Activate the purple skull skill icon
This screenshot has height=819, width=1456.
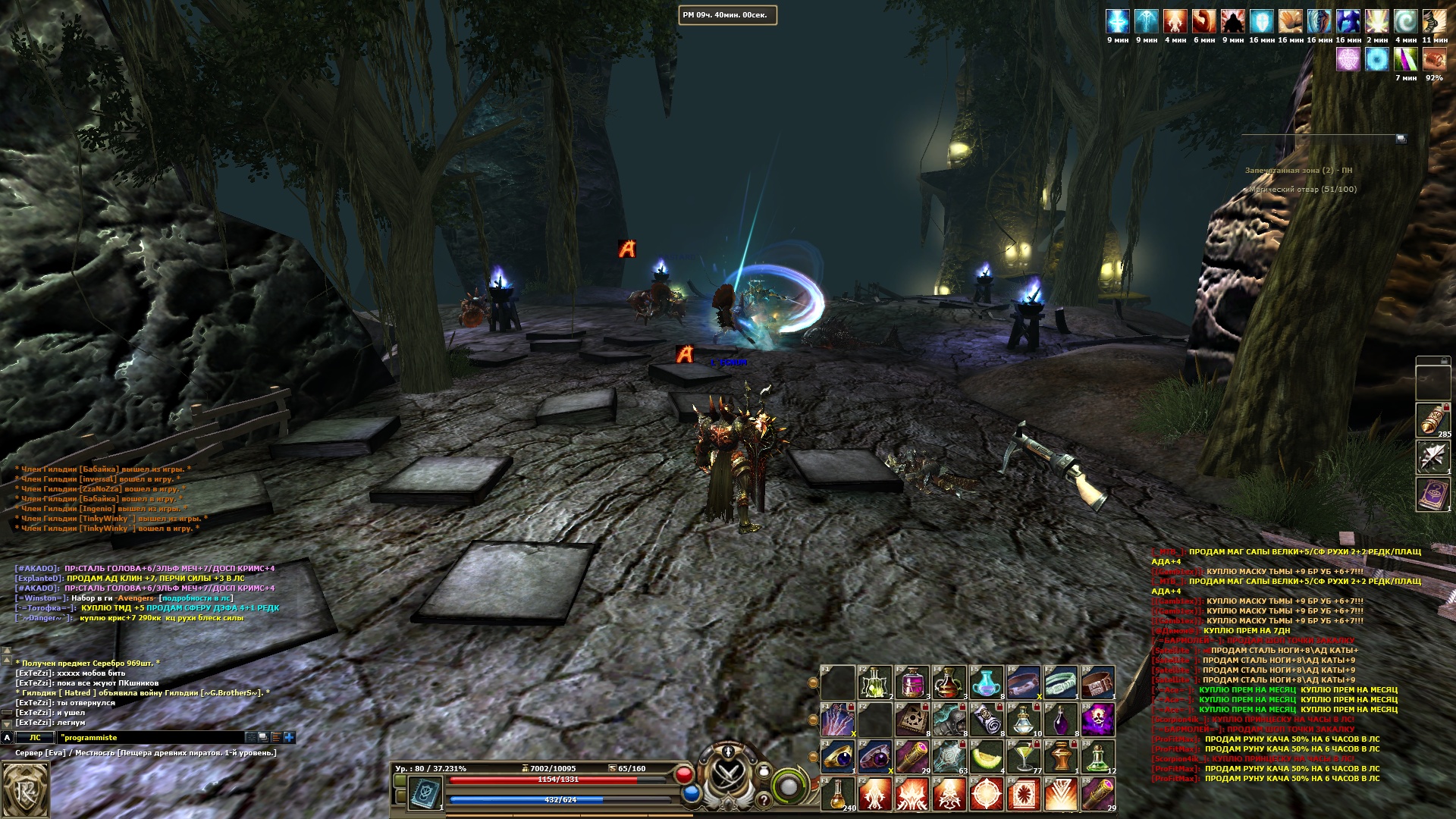pos(1097,719)
